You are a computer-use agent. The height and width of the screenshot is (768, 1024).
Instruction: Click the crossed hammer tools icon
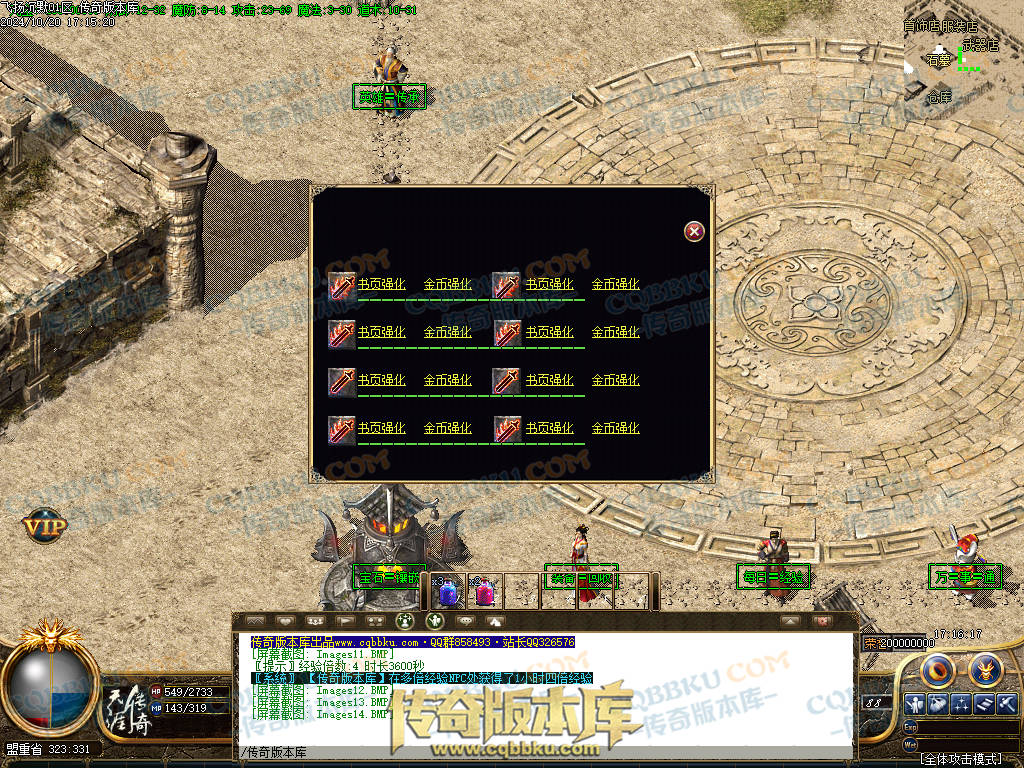click(x=1006, y=705)
